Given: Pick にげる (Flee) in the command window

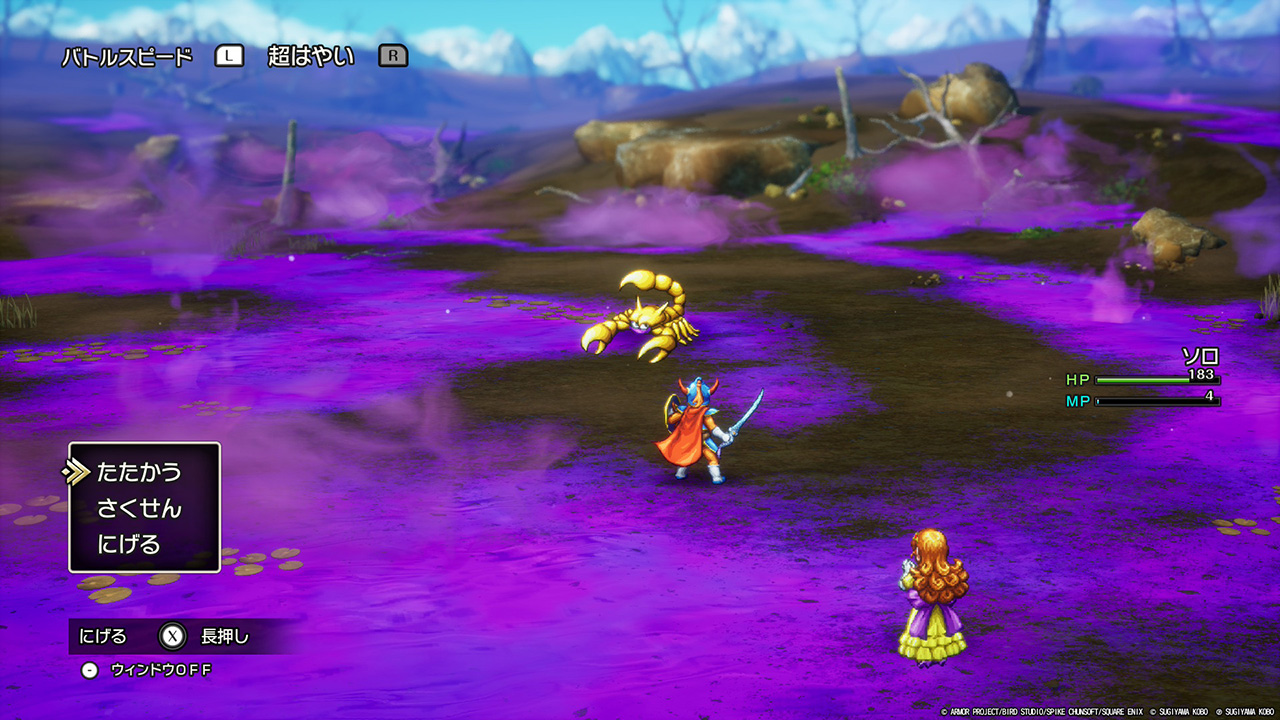Looking at the screenshot, I should click(x=129, y=545).
